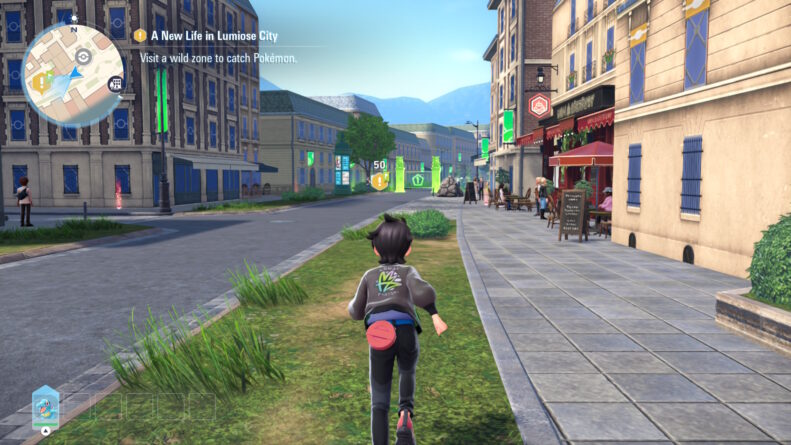Select the Totodile party slot
The width and height of the screenshot is (791, 445).
45,406
